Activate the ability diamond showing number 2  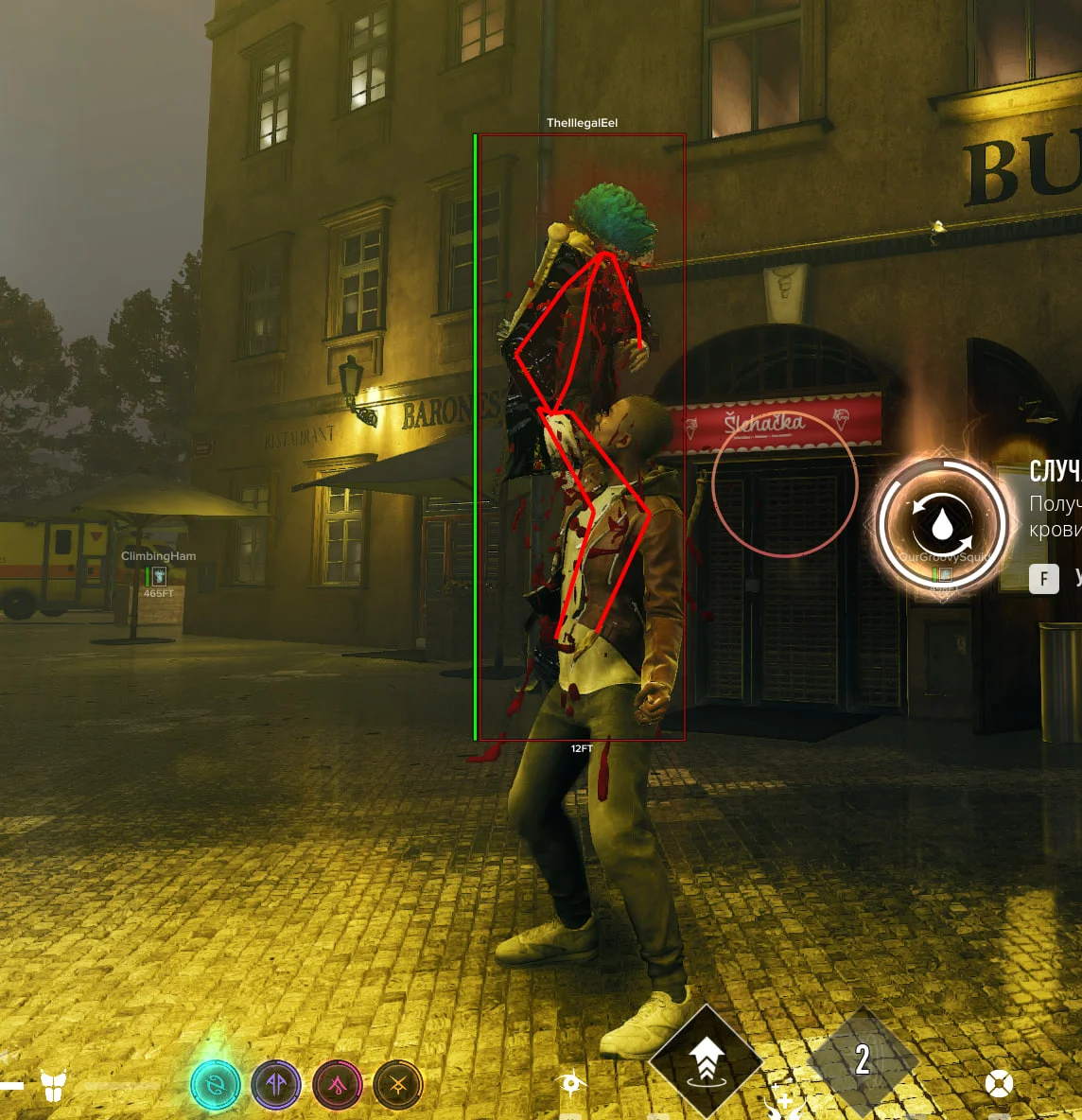[862, 1059]
